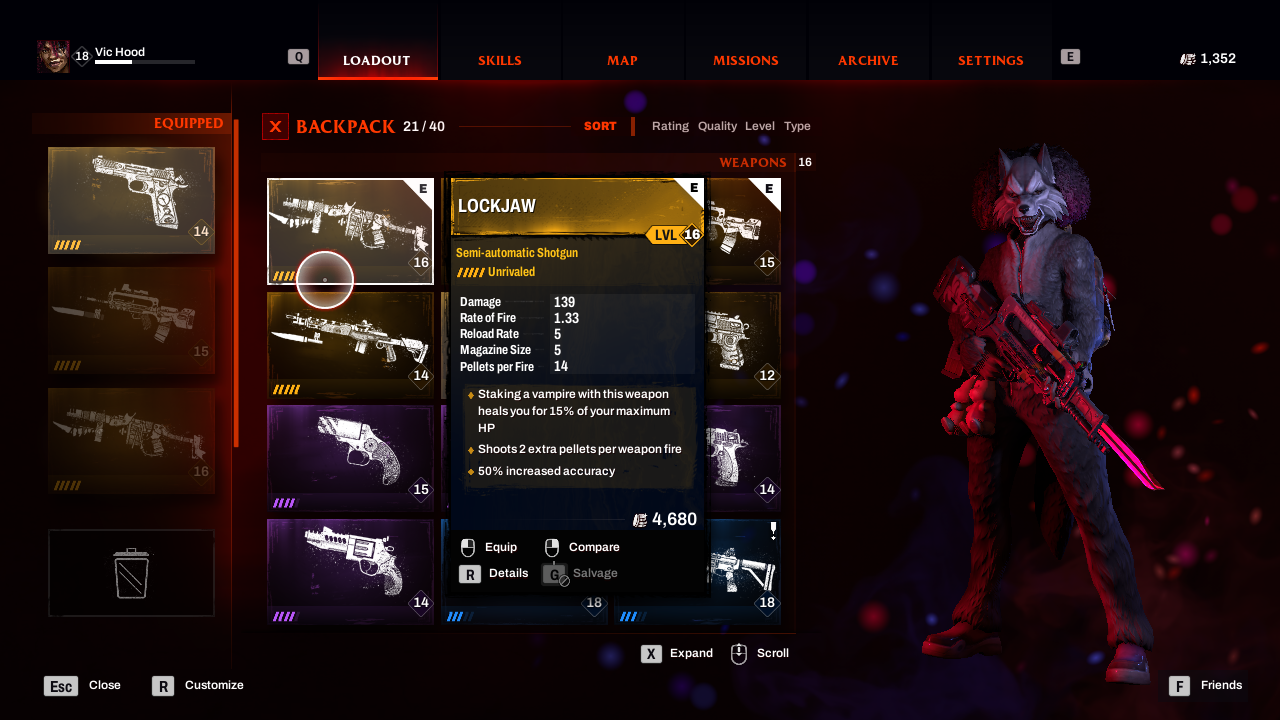Open the Archive tab
This screenshot has height=720, width=1280.
[868, 60]
